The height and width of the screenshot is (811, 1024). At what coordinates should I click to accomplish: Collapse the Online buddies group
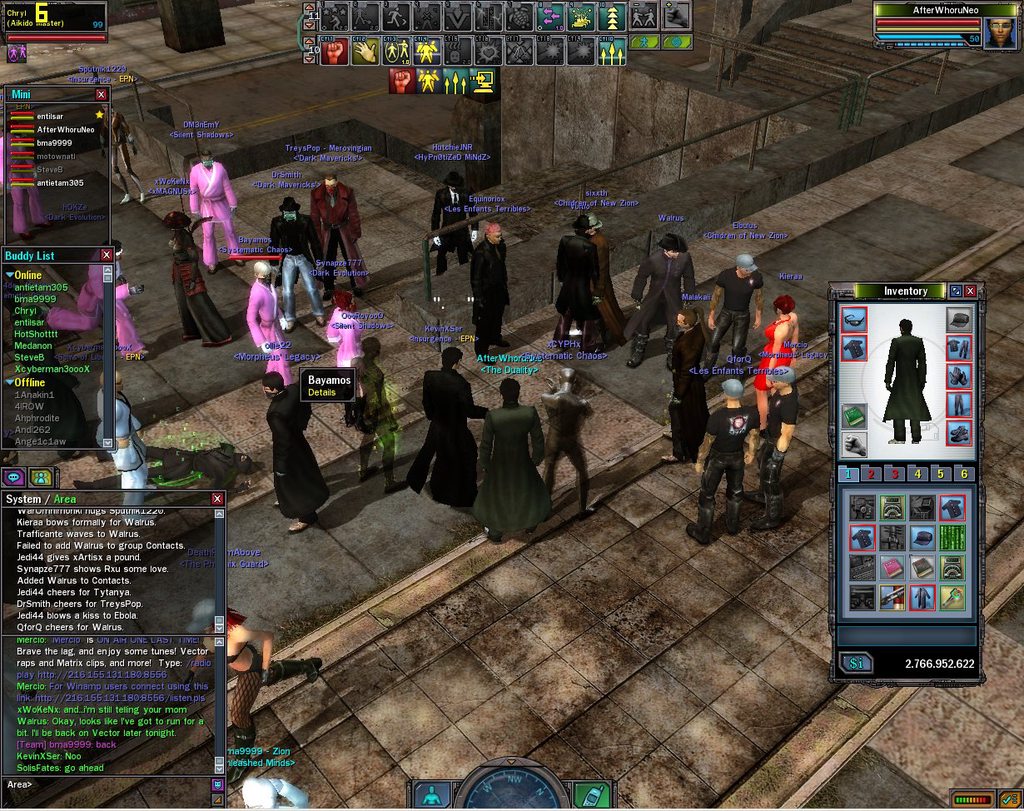pyautogui.click(x=10, y=275)
